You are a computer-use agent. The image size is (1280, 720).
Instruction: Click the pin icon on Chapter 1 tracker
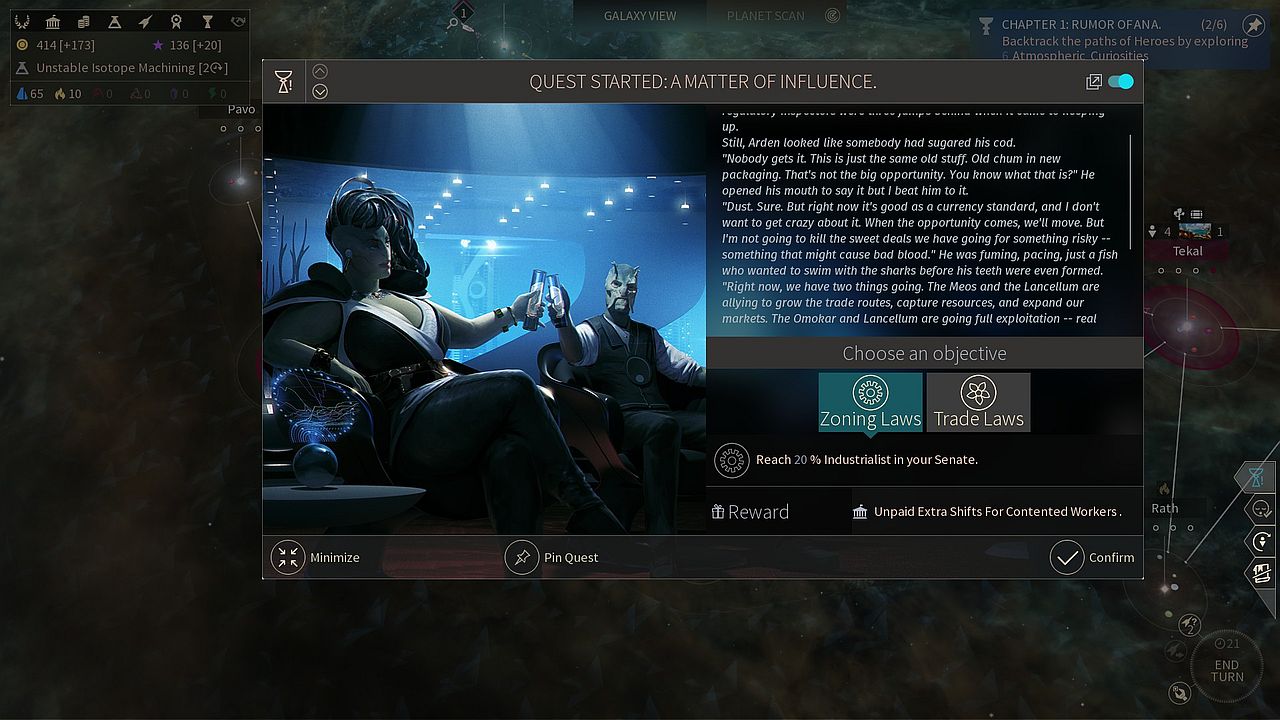click(1253, 25)
